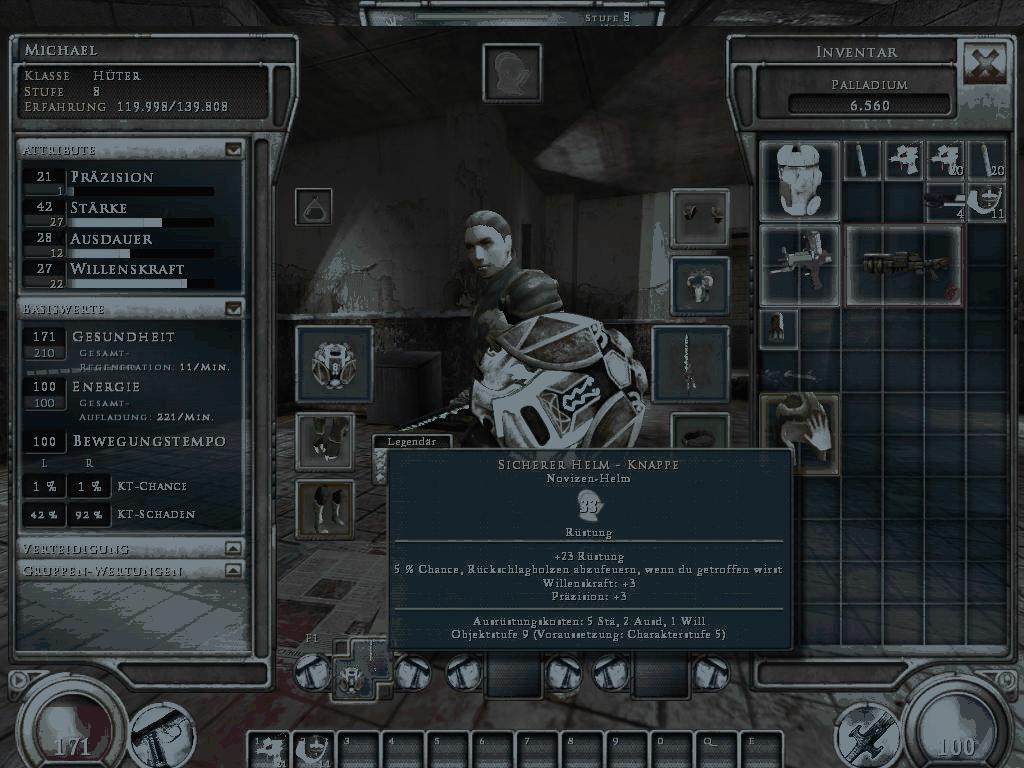
Task: Select the red-bordered rifle in inventory
Action: point(904,265)
